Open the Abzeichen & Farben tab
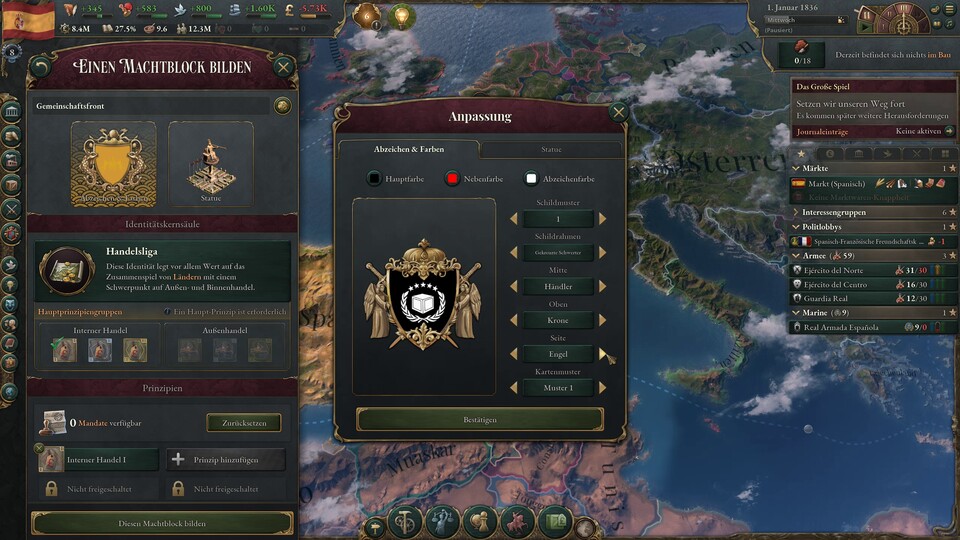This screenshot has width=960, height=540. click(408, 149)
